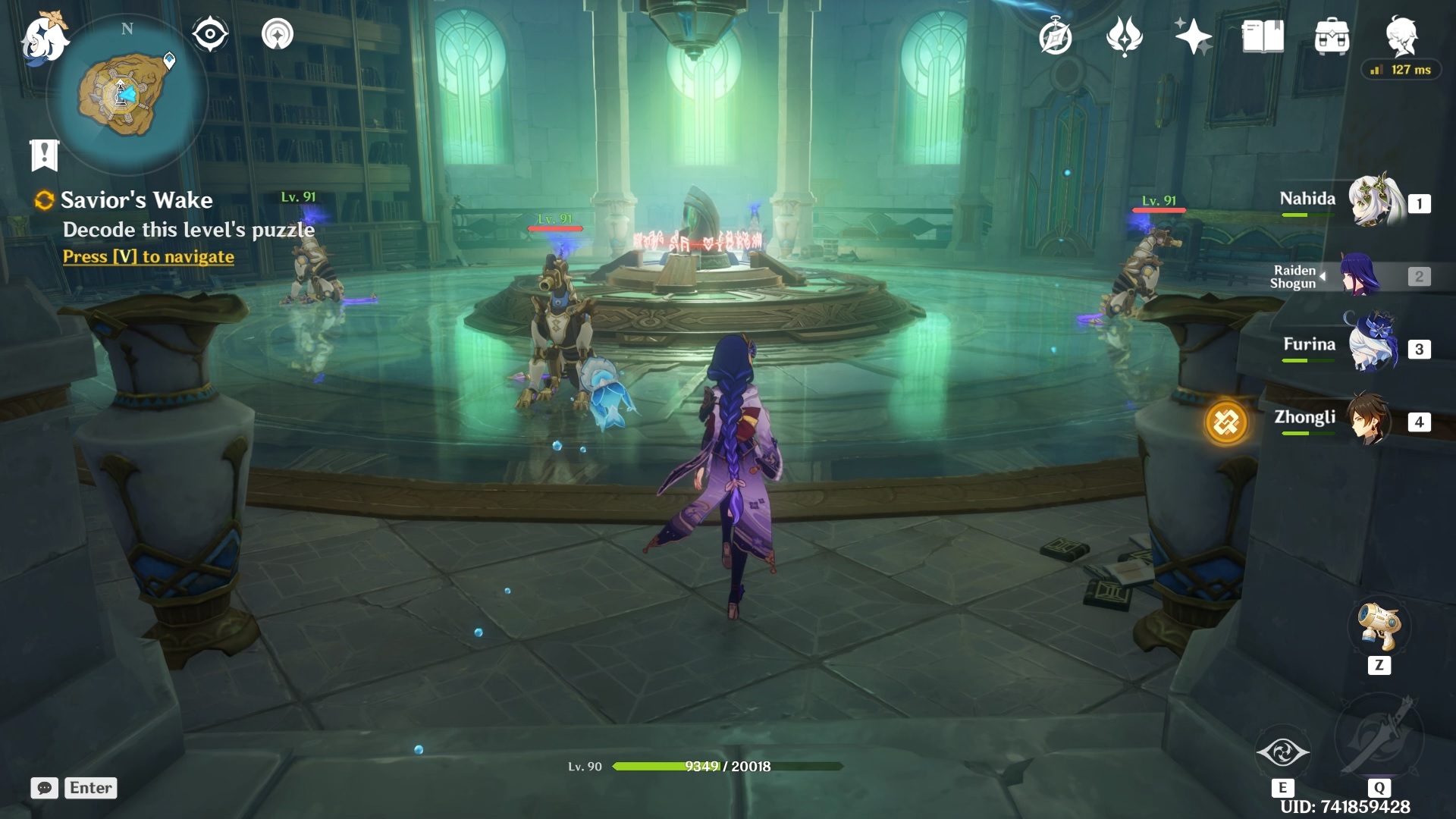Open the circular minimap
This screenshot has height=819, width=1456.
(126, 94)
